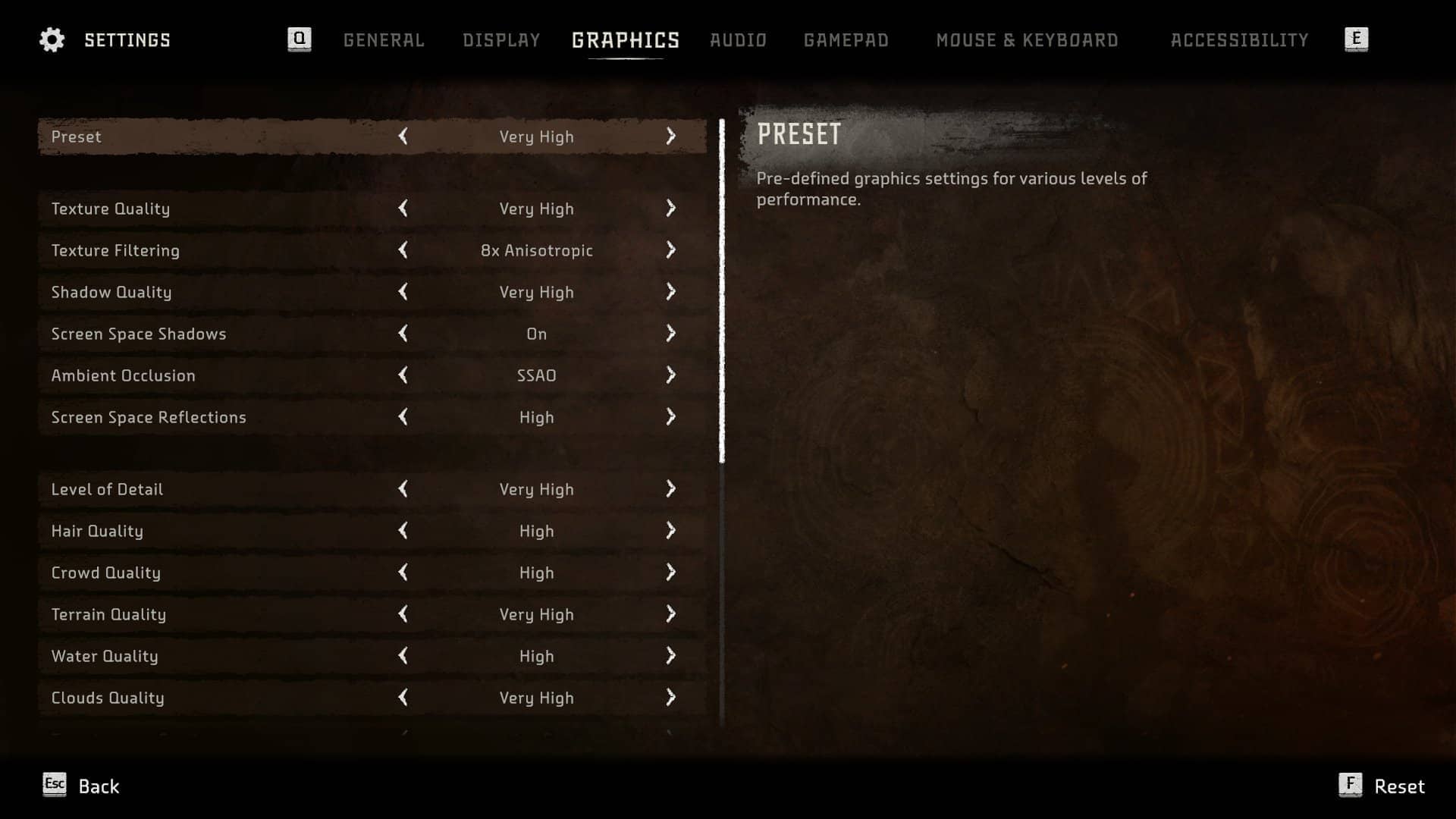Raise Screen Space Reflections with right arrow
Viewport: 1456px width, 819px height.
[670, 417]
